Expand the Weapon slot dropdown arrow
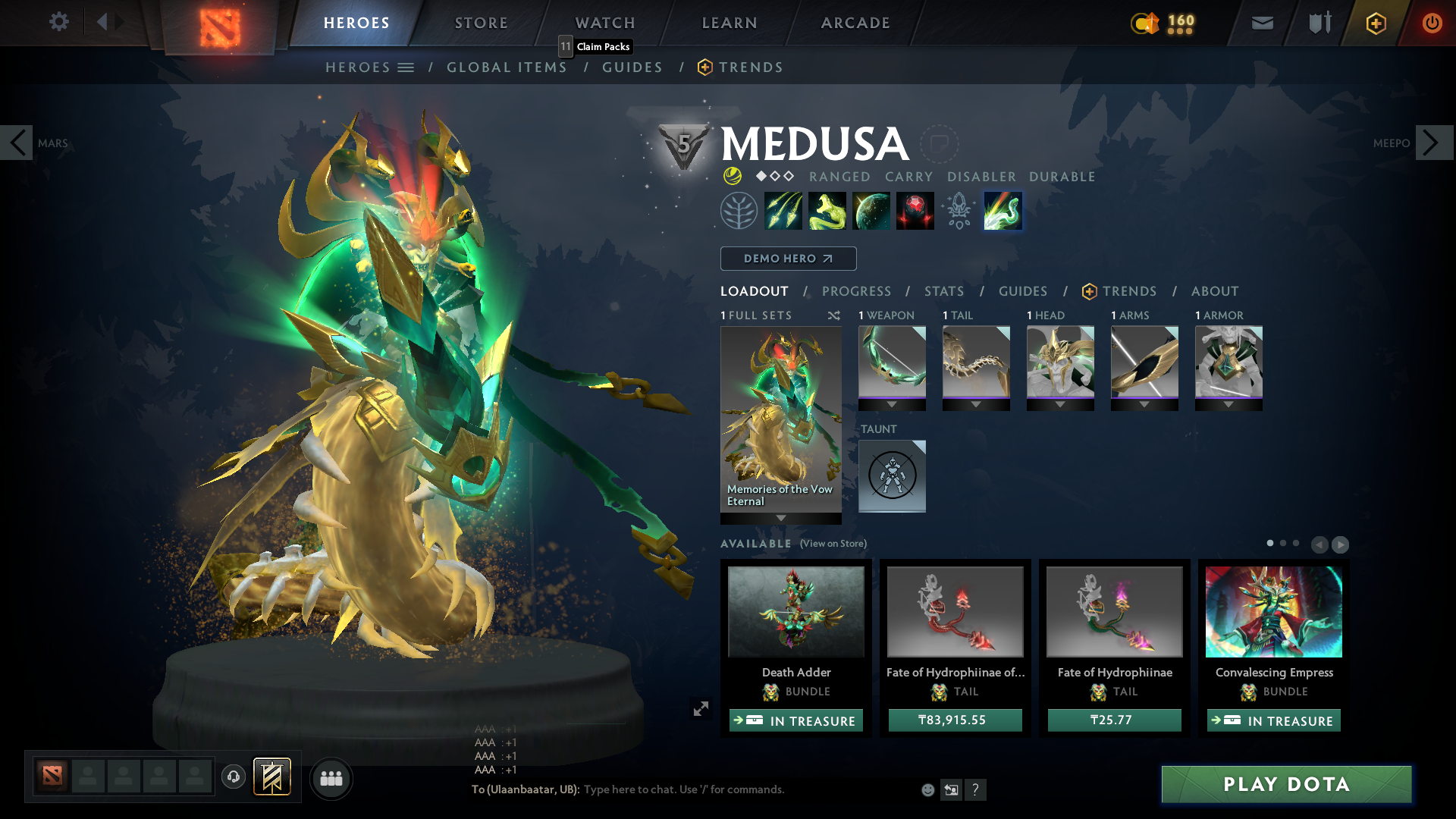Viewport: 1456px width, 819px height. coord(892,404)
